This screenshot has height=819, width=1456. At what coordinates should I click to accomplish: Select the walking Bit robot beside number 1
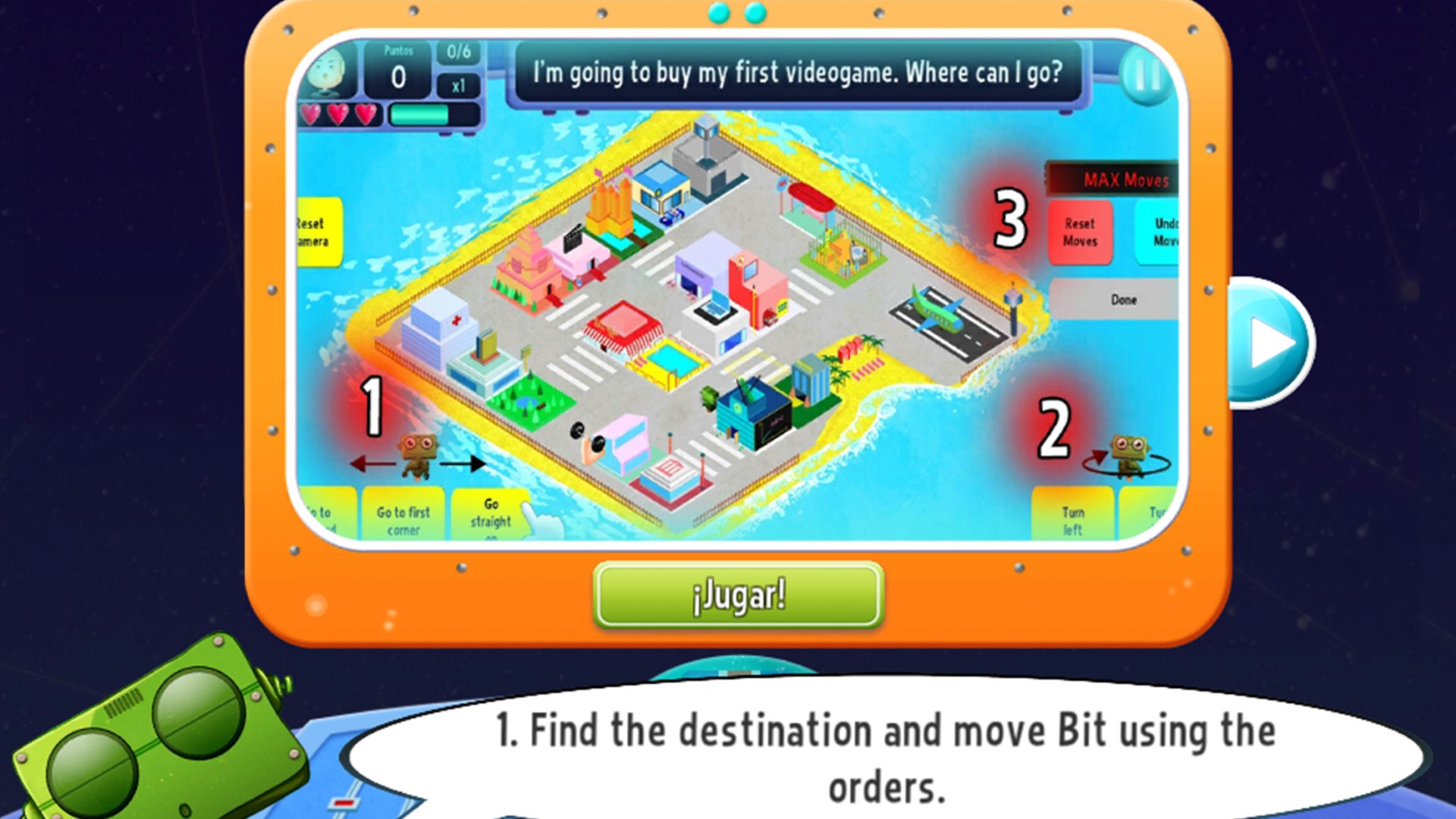[418, 455]
